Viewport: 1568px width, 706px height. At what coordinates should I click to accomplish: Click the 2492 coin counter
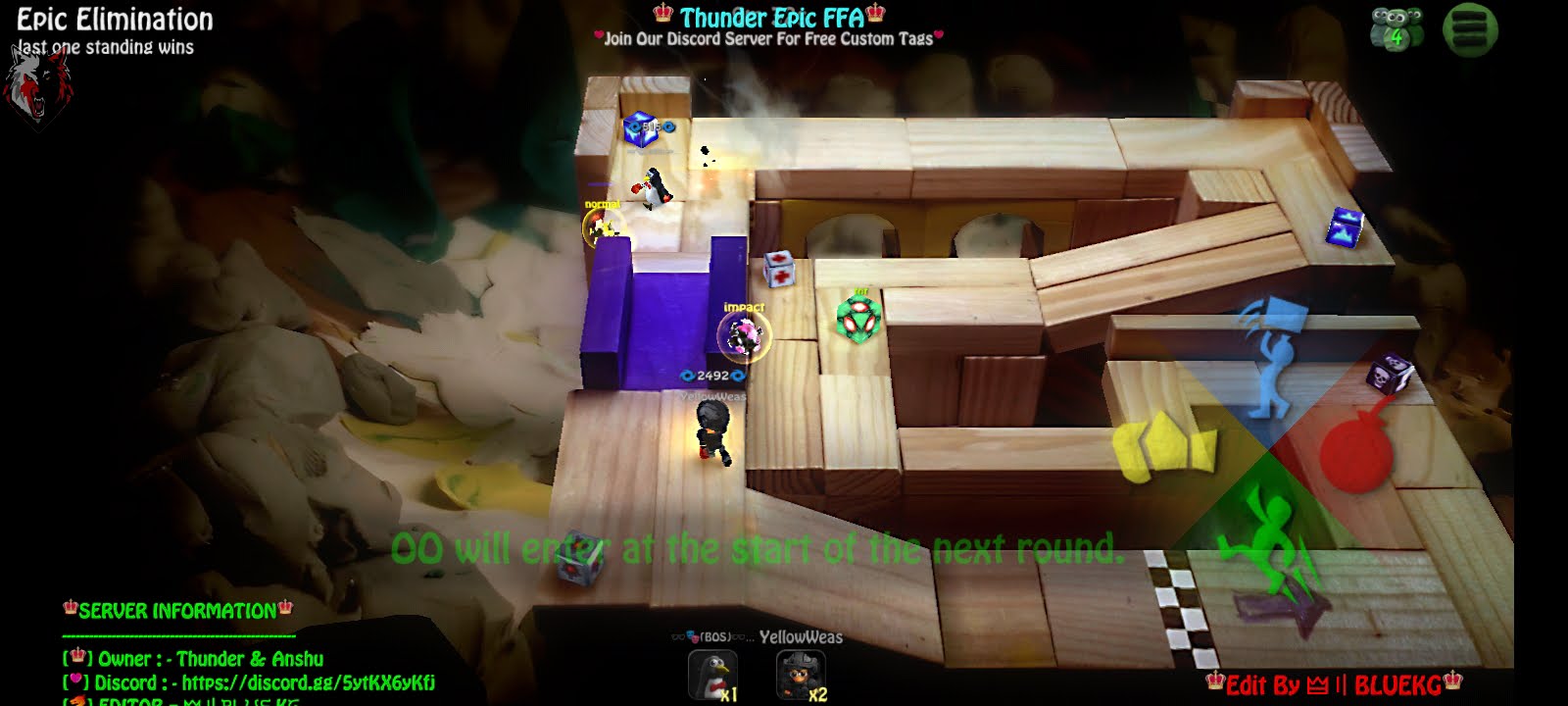tap(713, 374)
